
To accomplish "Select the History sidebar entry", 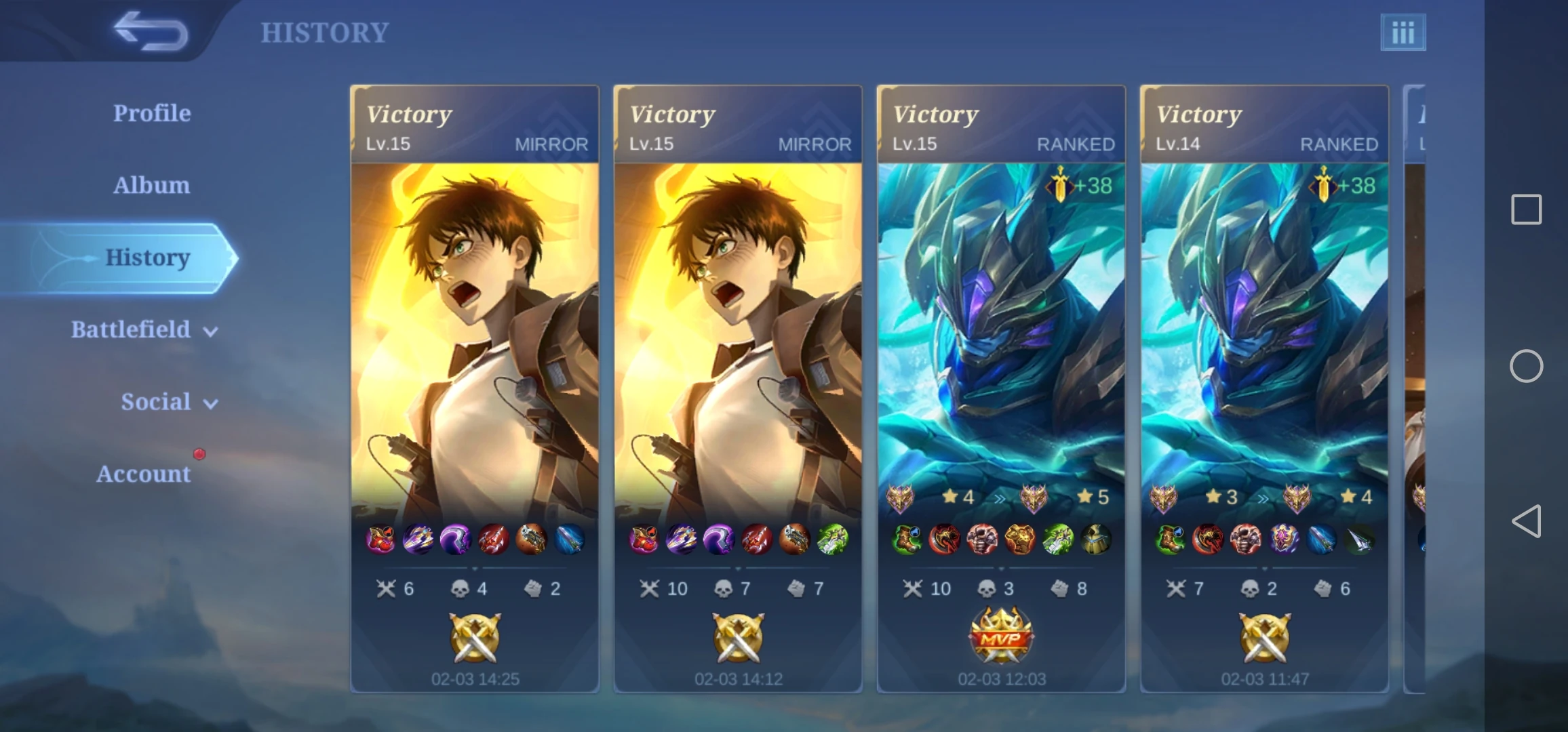I will point(148,258).
